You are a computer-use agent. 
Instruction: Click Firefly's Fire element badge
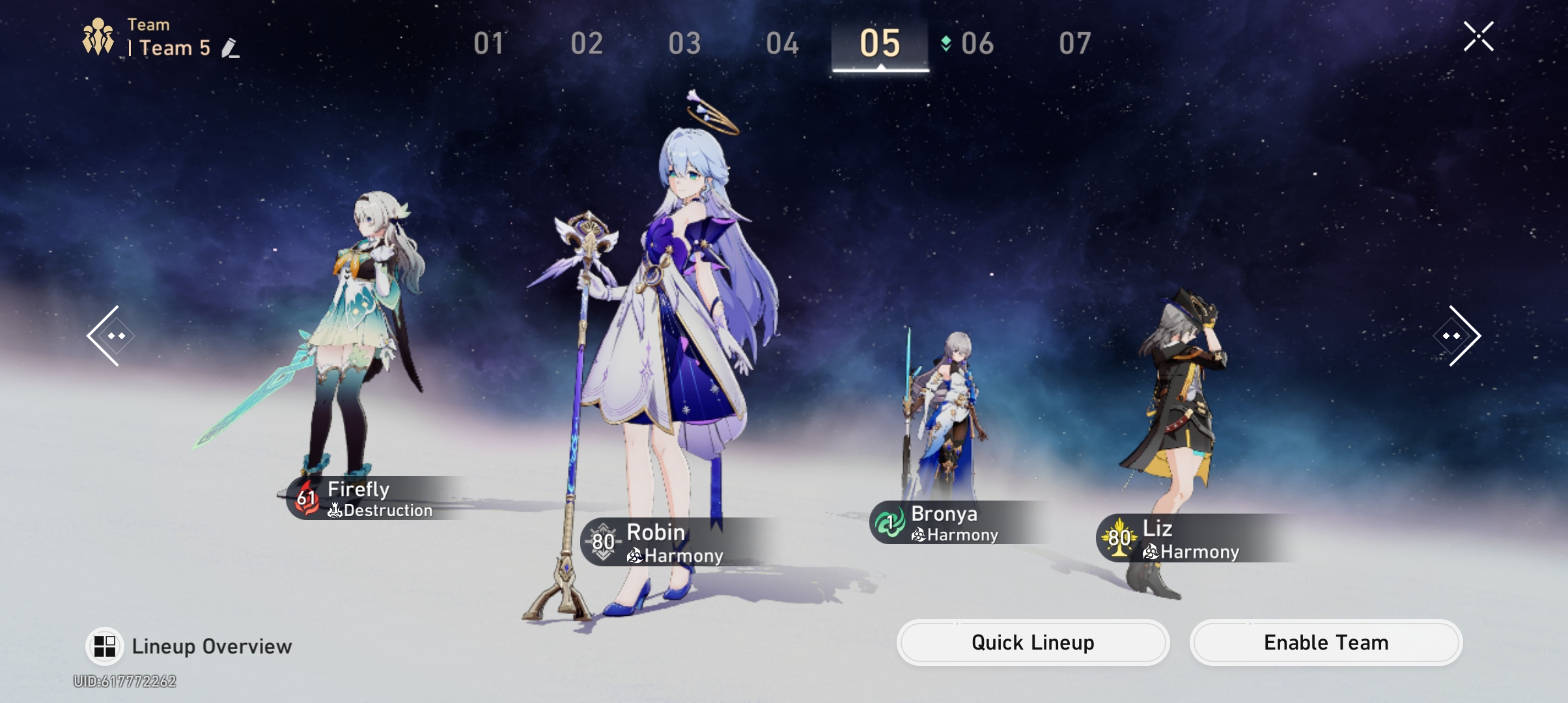click(x=305, y=499)
